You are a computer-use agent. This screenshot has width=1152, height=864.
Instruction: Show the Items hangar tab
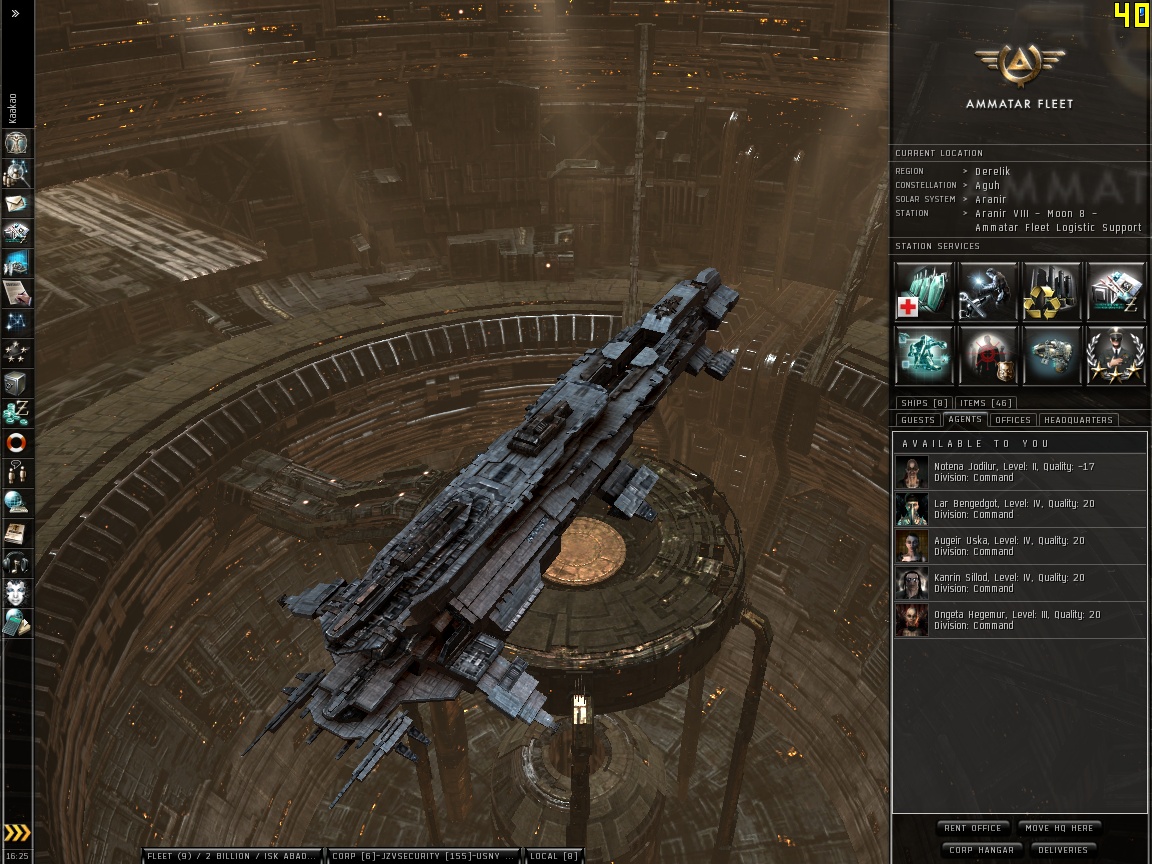click(x=986, y=403)
